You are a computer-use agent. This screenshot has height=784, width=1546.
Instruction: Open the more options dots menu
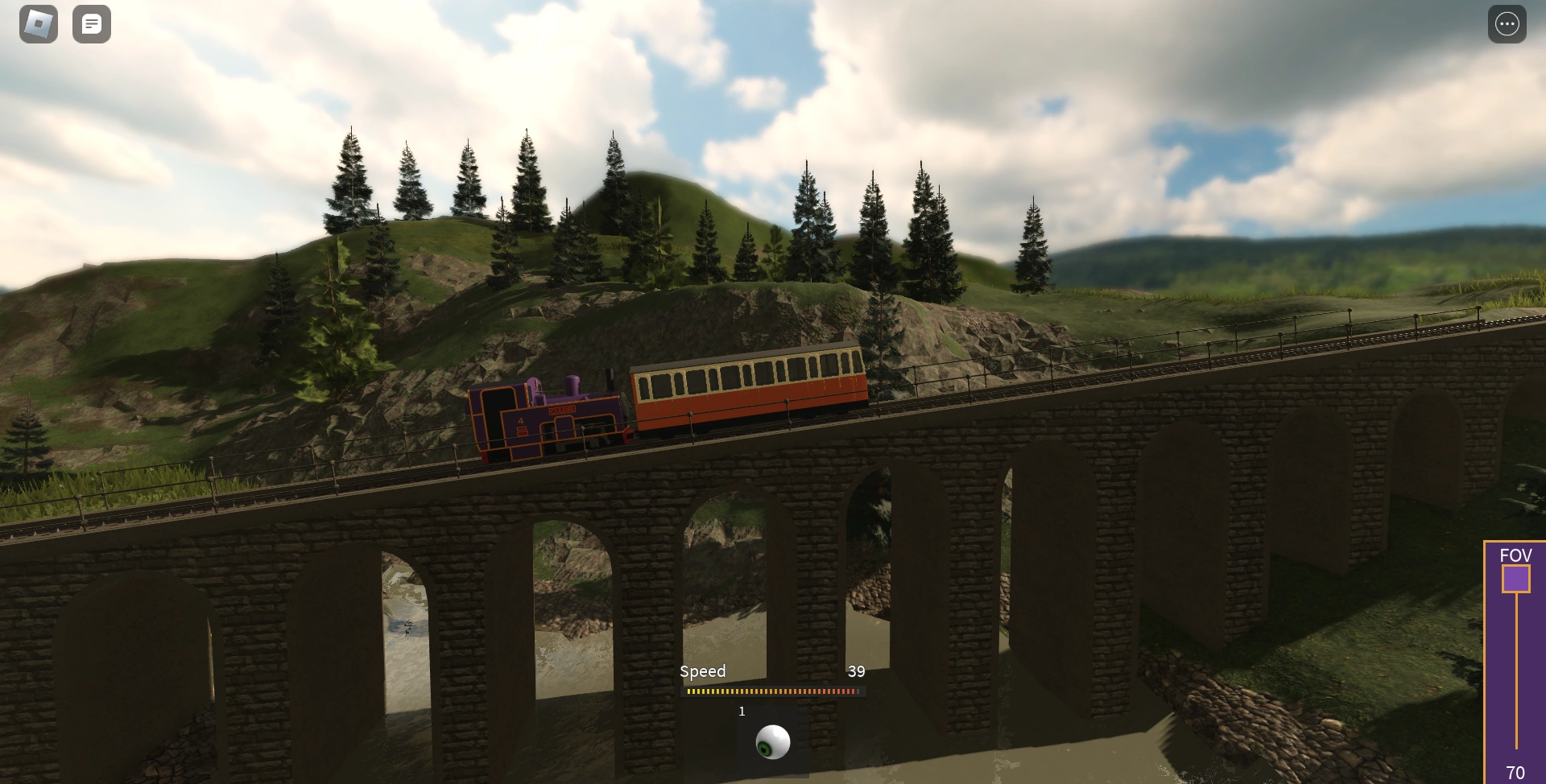pos(1507,23)
